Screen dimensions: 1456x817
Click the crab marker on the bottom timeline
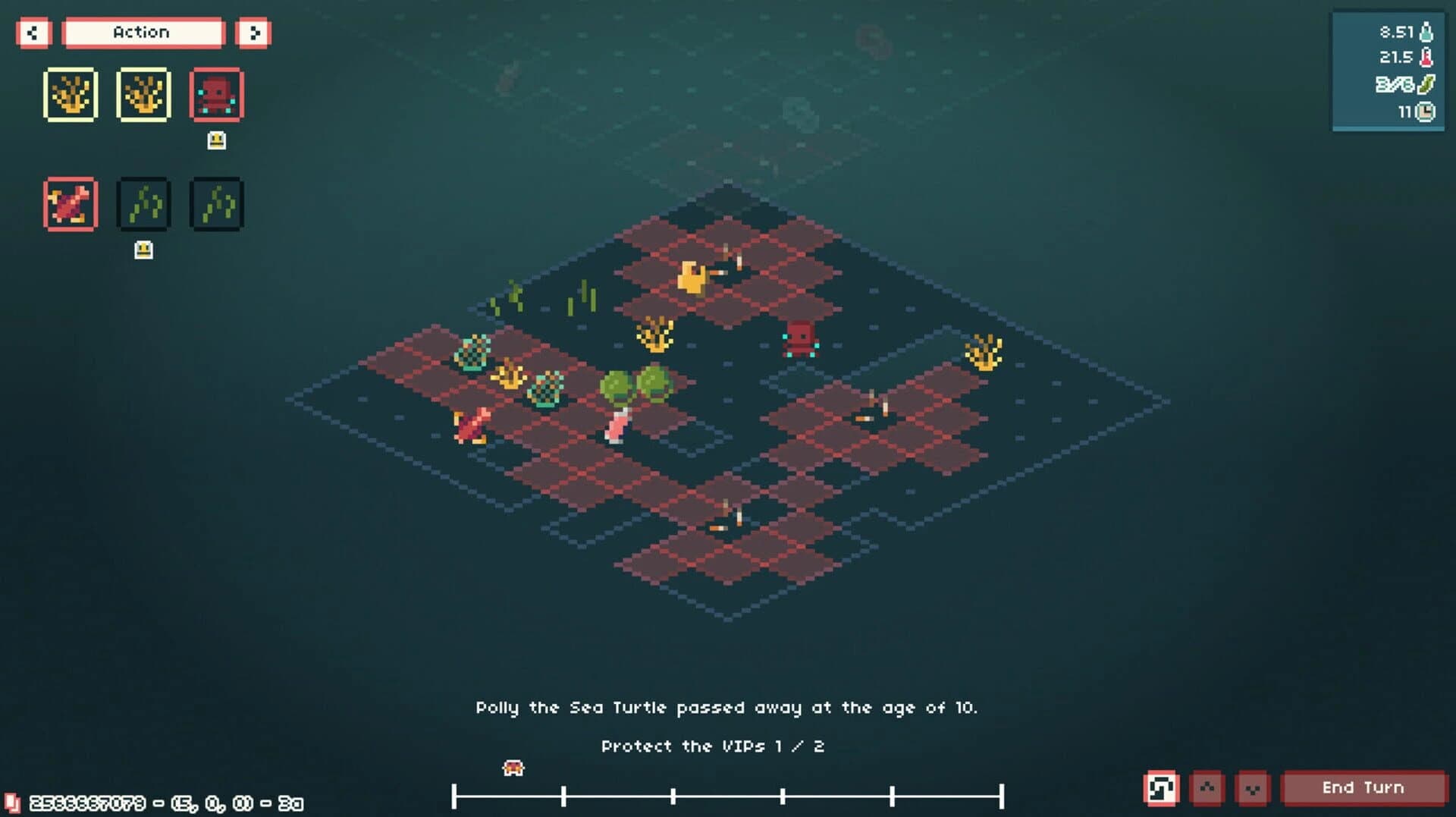point(513,768)
